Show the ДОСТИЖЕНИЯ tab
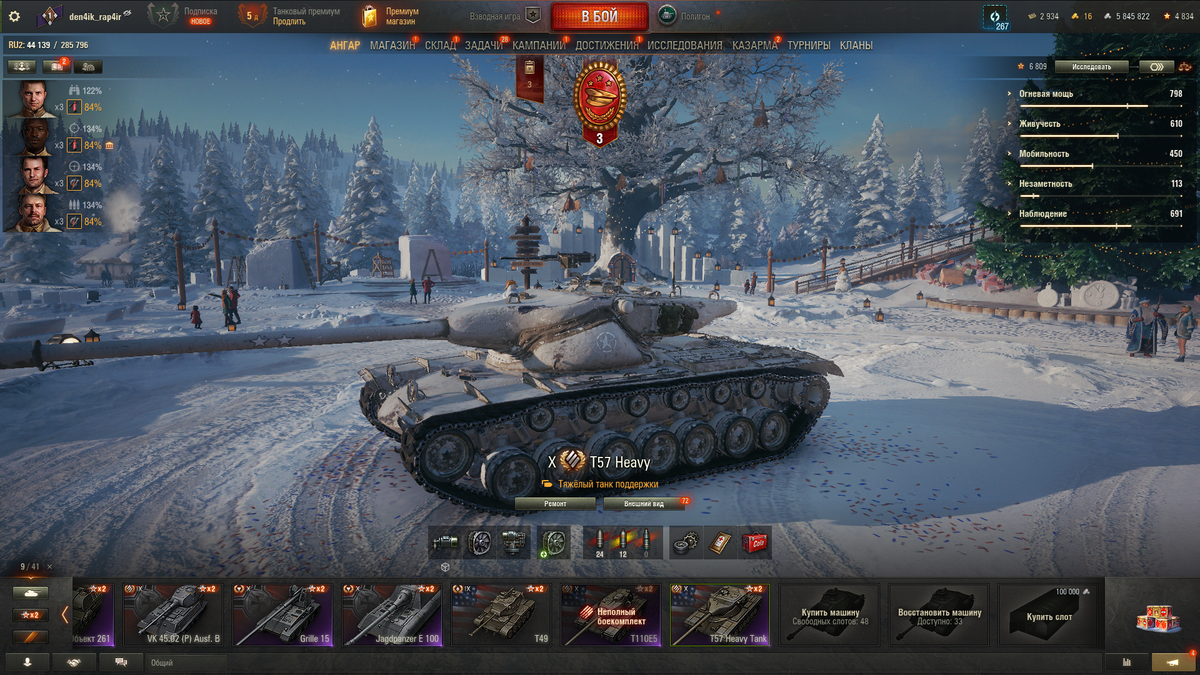The width and height of the screenshot is (1200, 675). [x=606, y=45]
